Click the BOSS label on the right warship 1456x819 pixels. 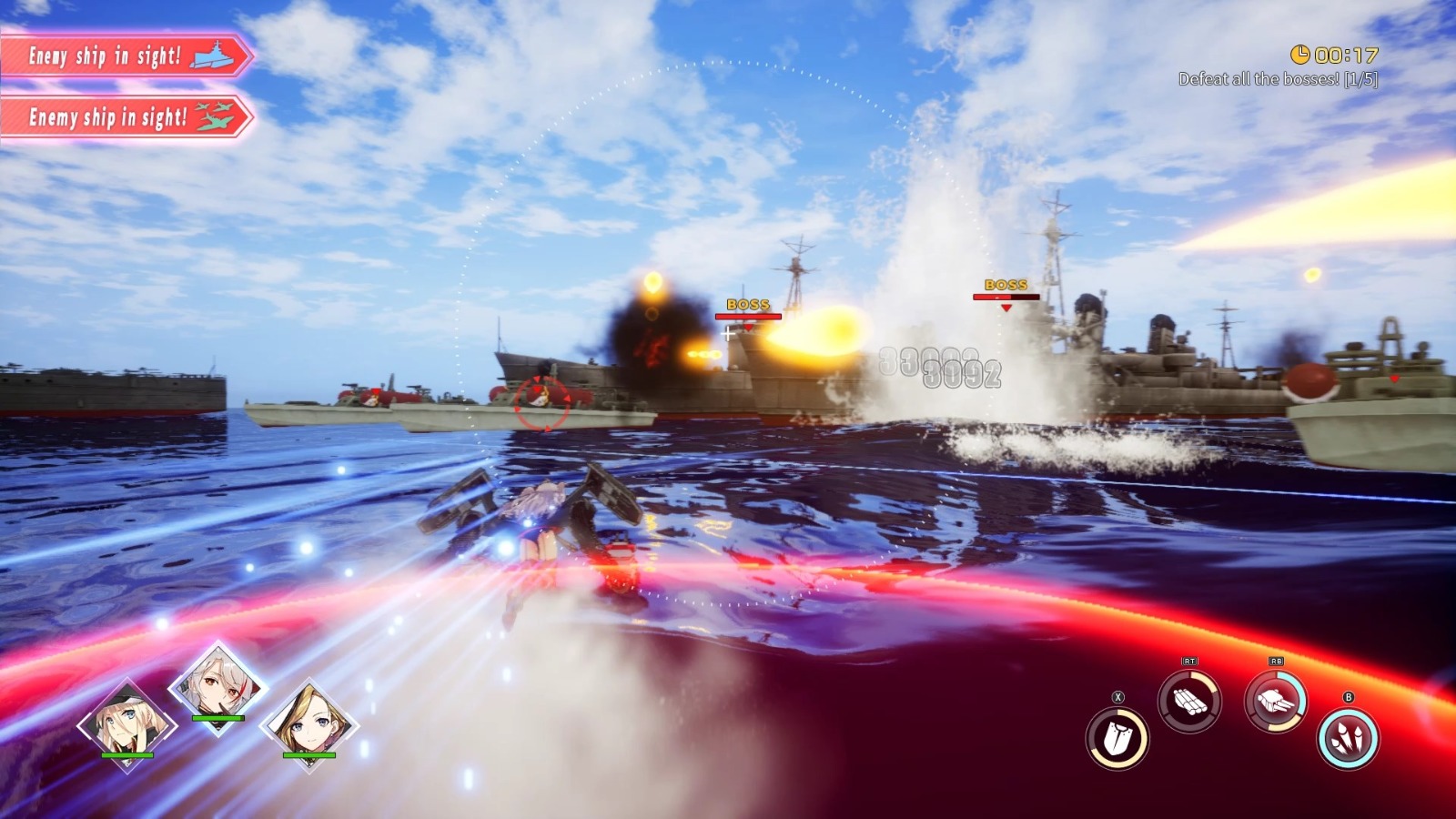[1005, 285]
